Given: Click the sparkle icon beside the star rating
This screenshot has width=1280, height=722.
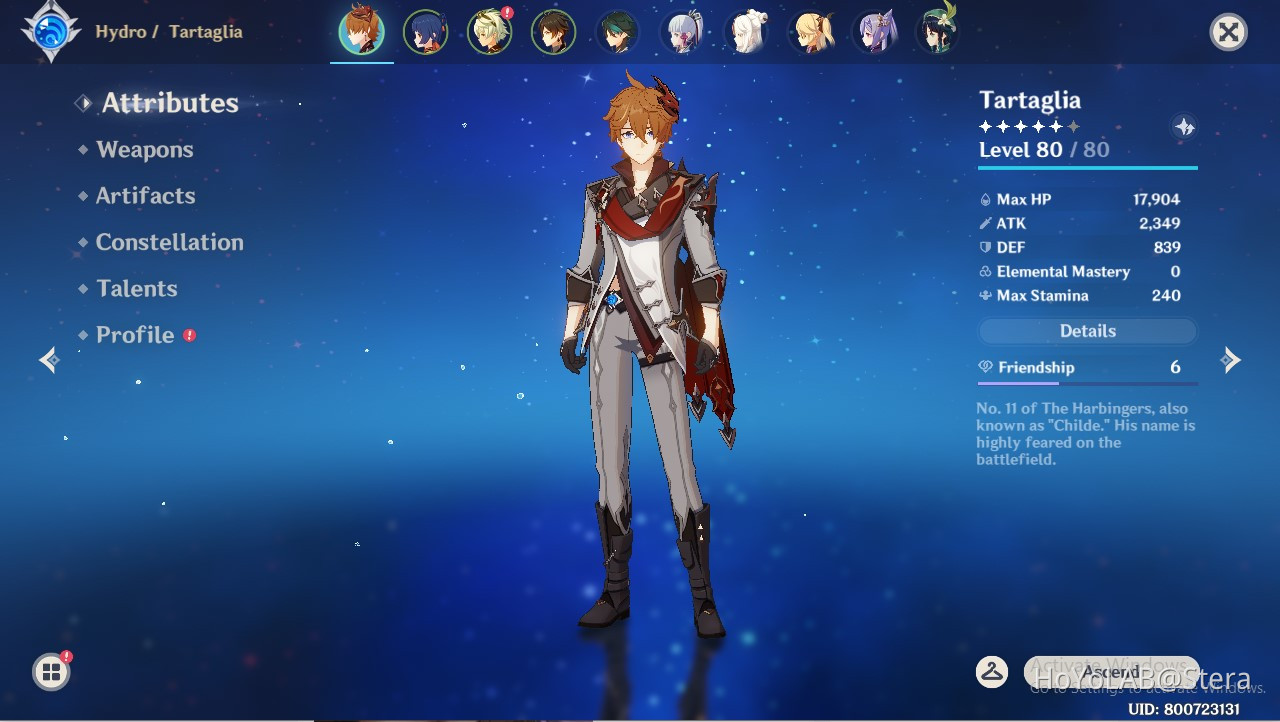Looking at the screenshot, I should 1184,126.
